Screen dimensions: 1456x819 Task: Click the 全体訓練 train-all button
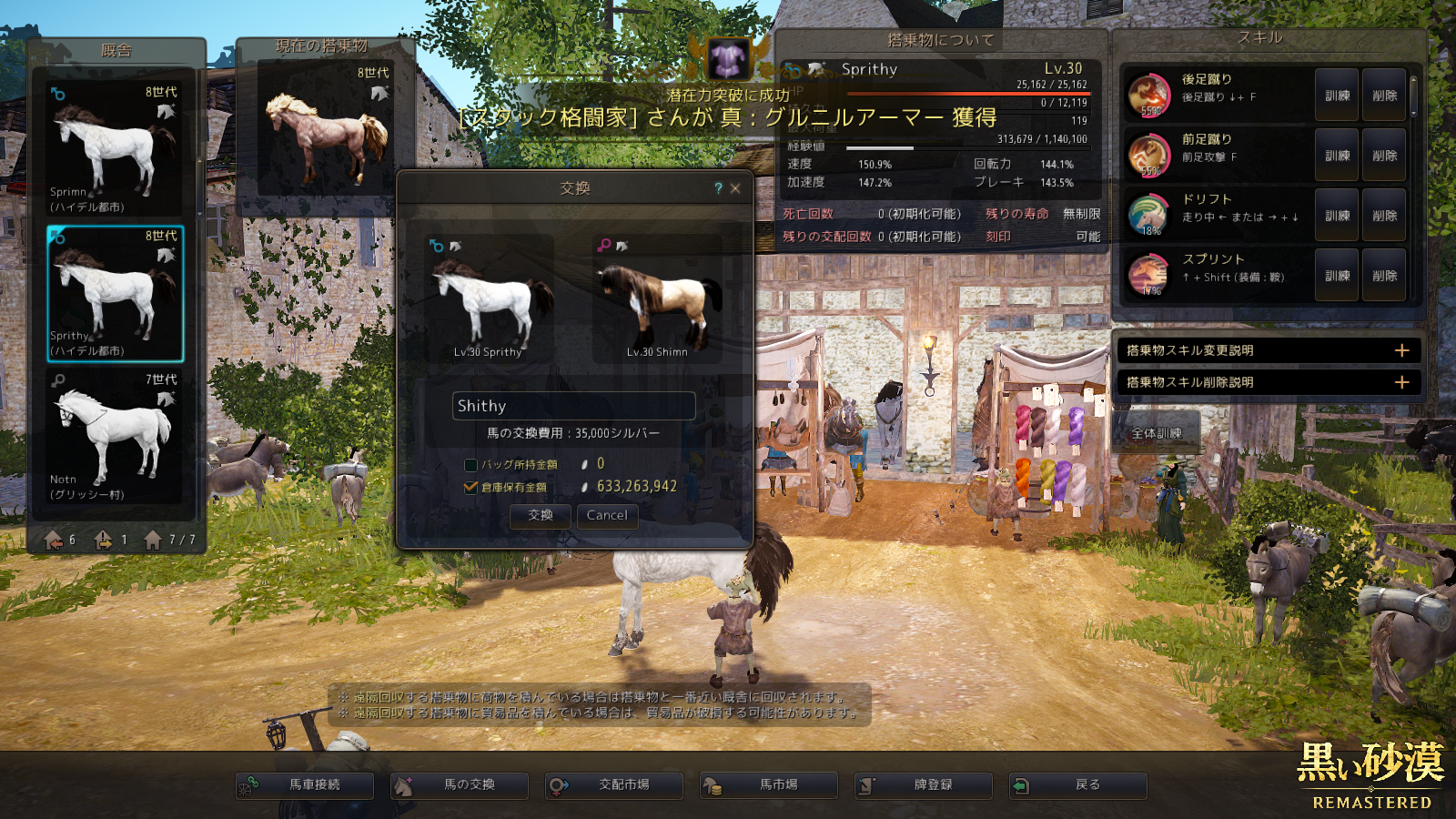click(1157, 433)
